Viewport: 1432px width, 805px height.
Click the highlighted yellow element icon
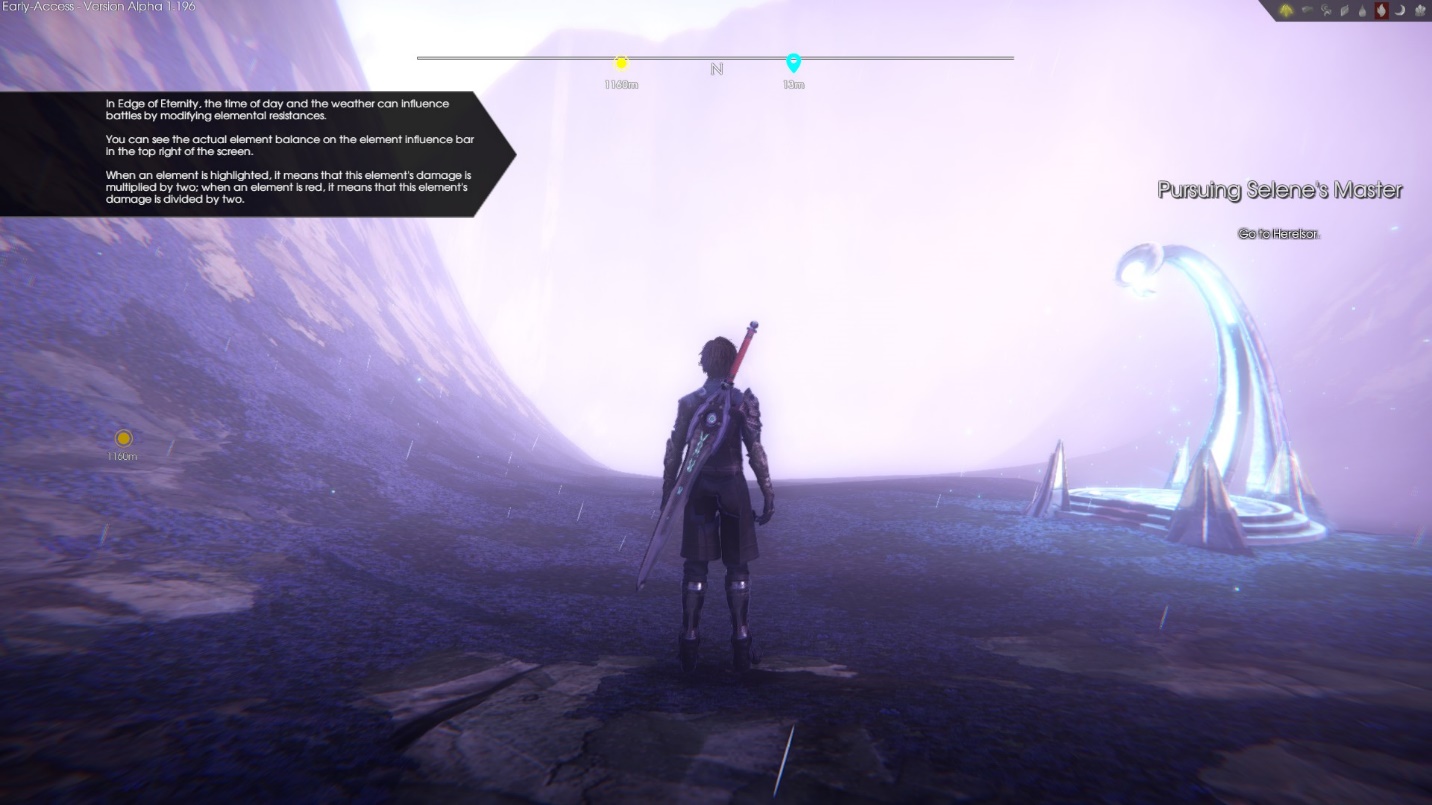1286,10
